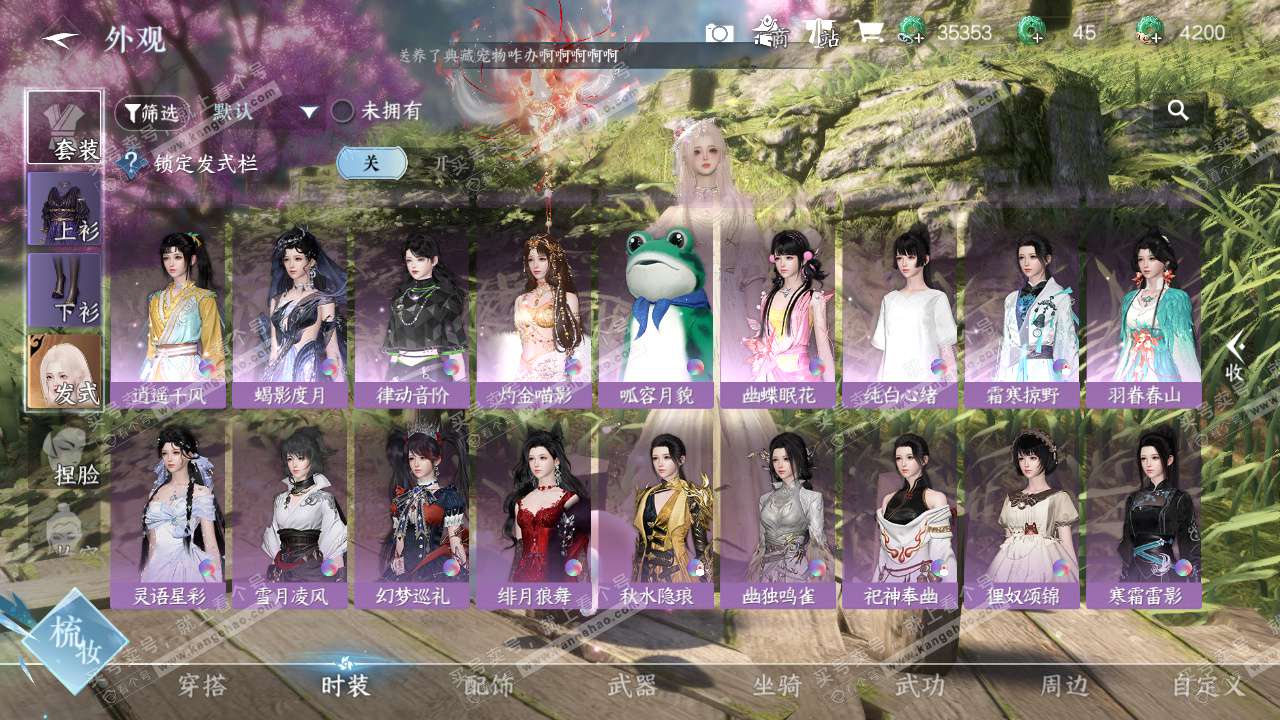The height and width of the screenshot is (720, 1280).
Task: Open the 筛选 filter button
Action: 152,112
